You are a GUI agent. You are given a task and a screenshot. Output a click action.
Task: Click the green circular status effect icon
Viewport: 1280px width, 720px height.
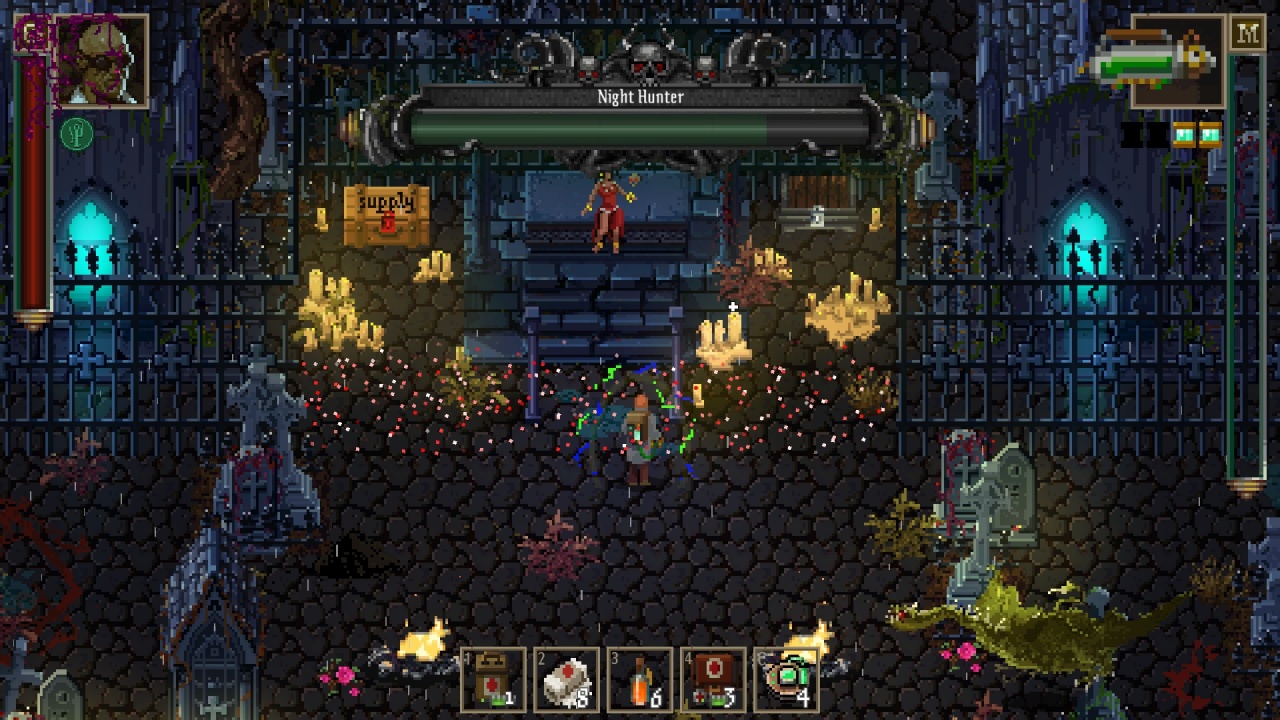click(x=76, y=134)
